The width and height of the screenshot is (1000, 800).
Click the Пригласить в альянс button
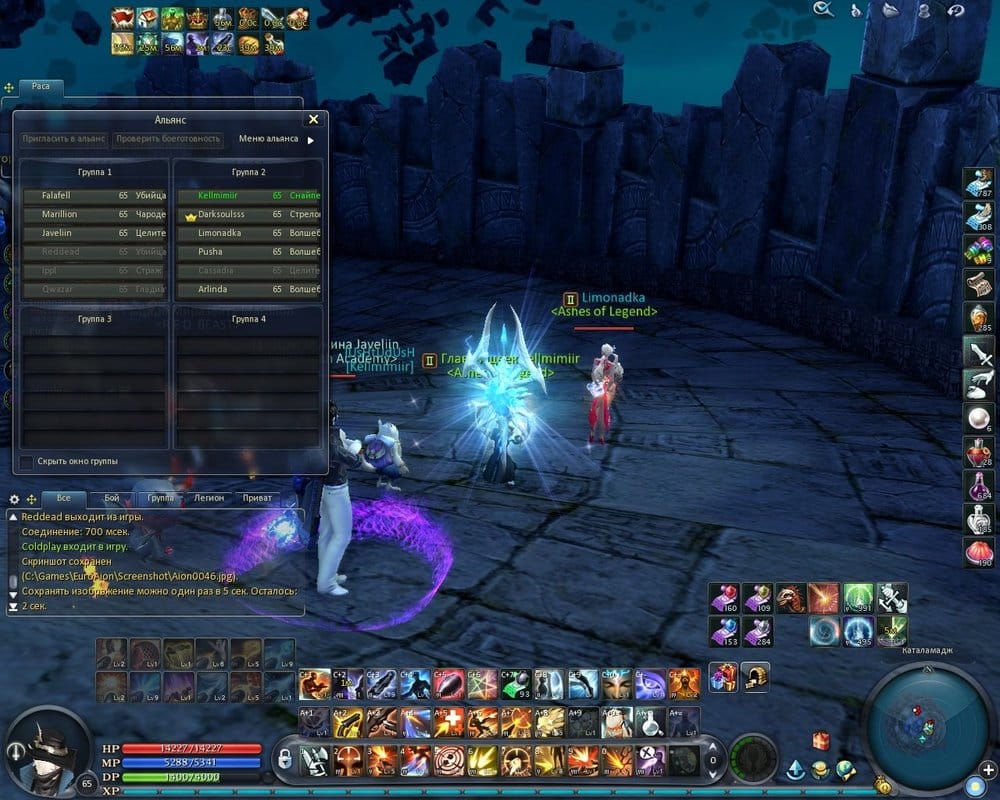click(x=65, y=139)
